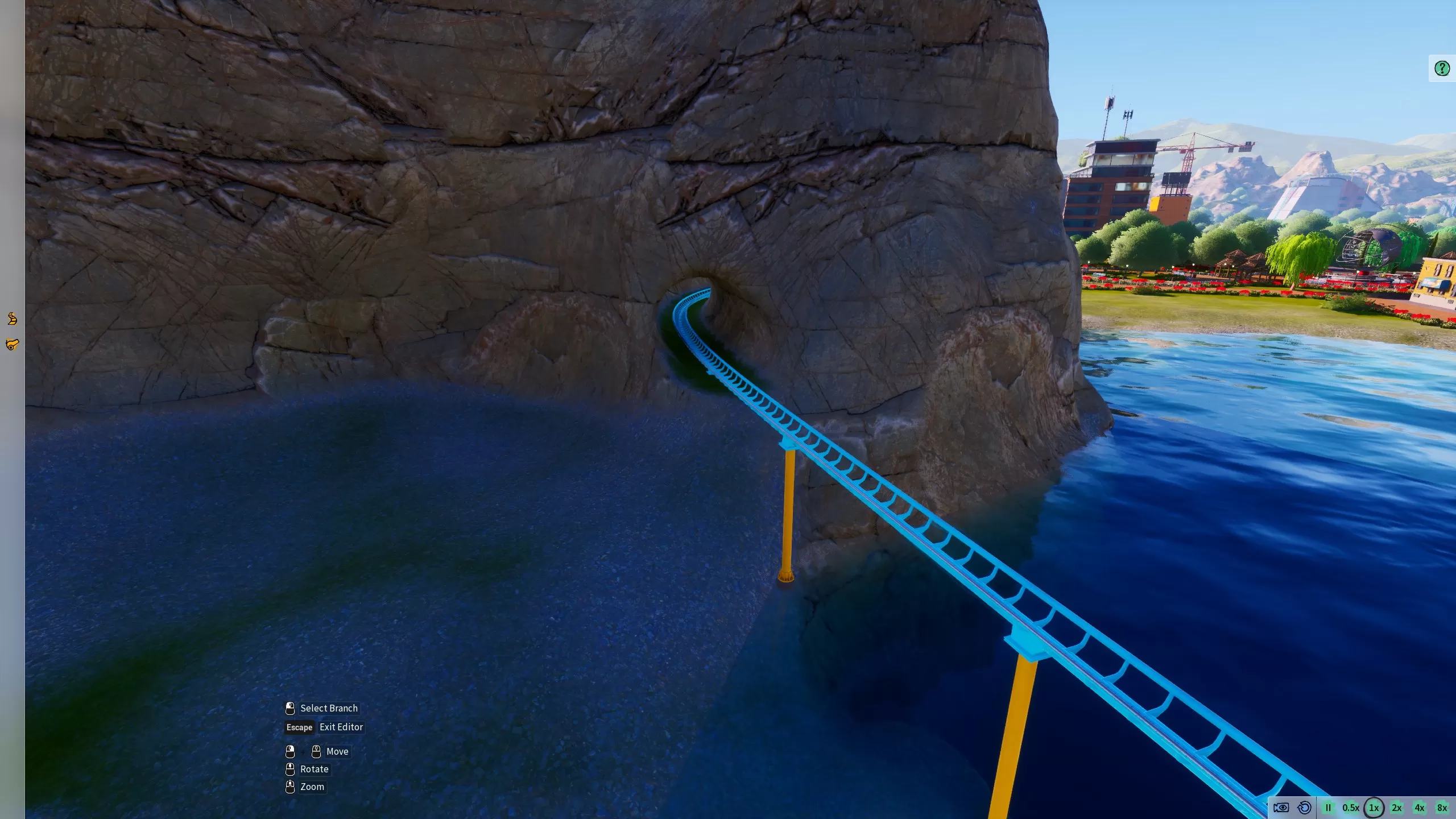Set game speed to 0.5x

pyautogui.click(x=1351, y=808)
